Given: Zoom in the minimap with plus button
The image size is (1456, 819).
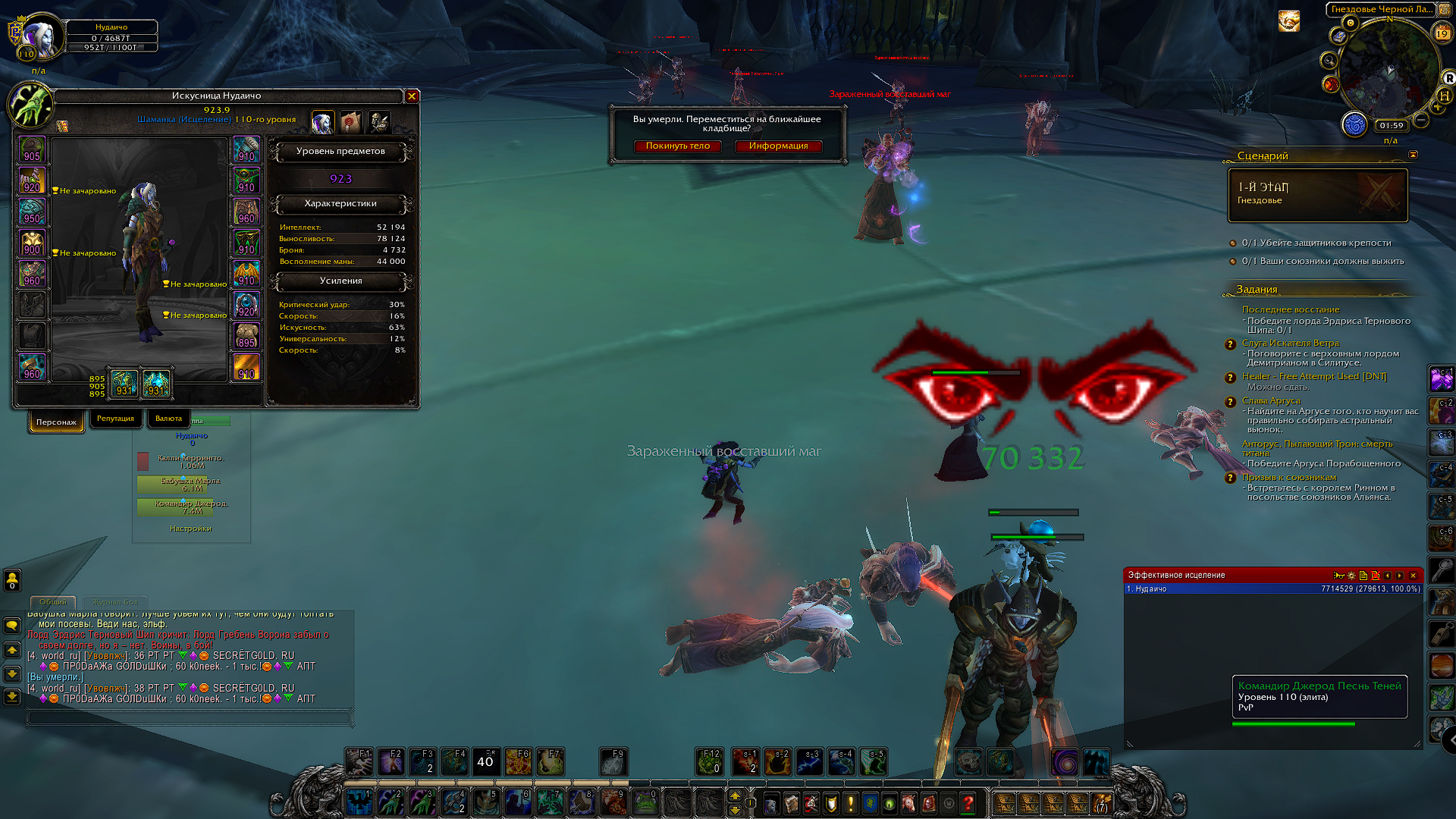Looking at the screenshot, I should (1437, 108).
